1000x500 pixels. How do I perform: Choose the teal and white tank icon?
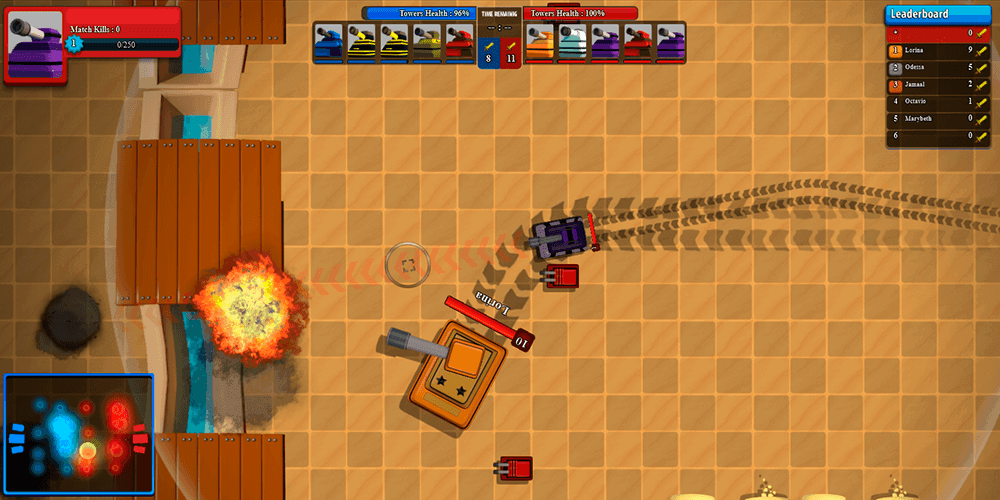[573, 44]
